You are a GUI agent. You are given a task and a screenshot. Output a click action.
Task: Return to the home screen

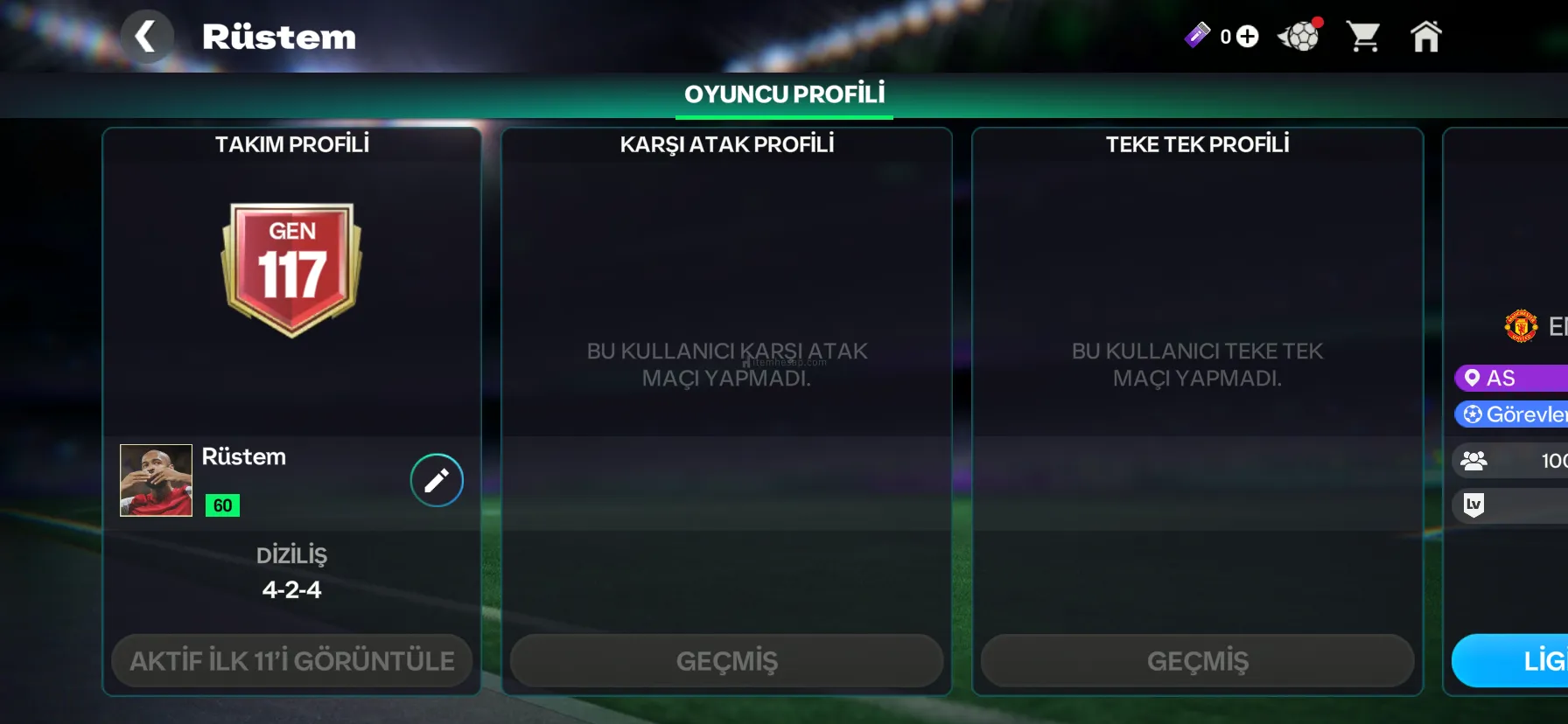pyautogui.click(x=1425, y=37)
